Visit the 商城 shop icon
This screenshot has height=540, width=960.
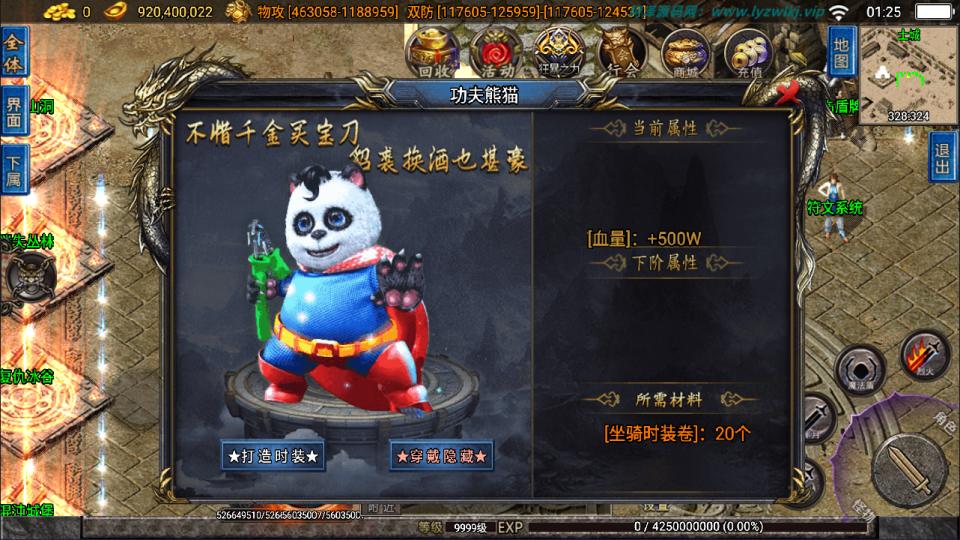(x=685, y=52)
